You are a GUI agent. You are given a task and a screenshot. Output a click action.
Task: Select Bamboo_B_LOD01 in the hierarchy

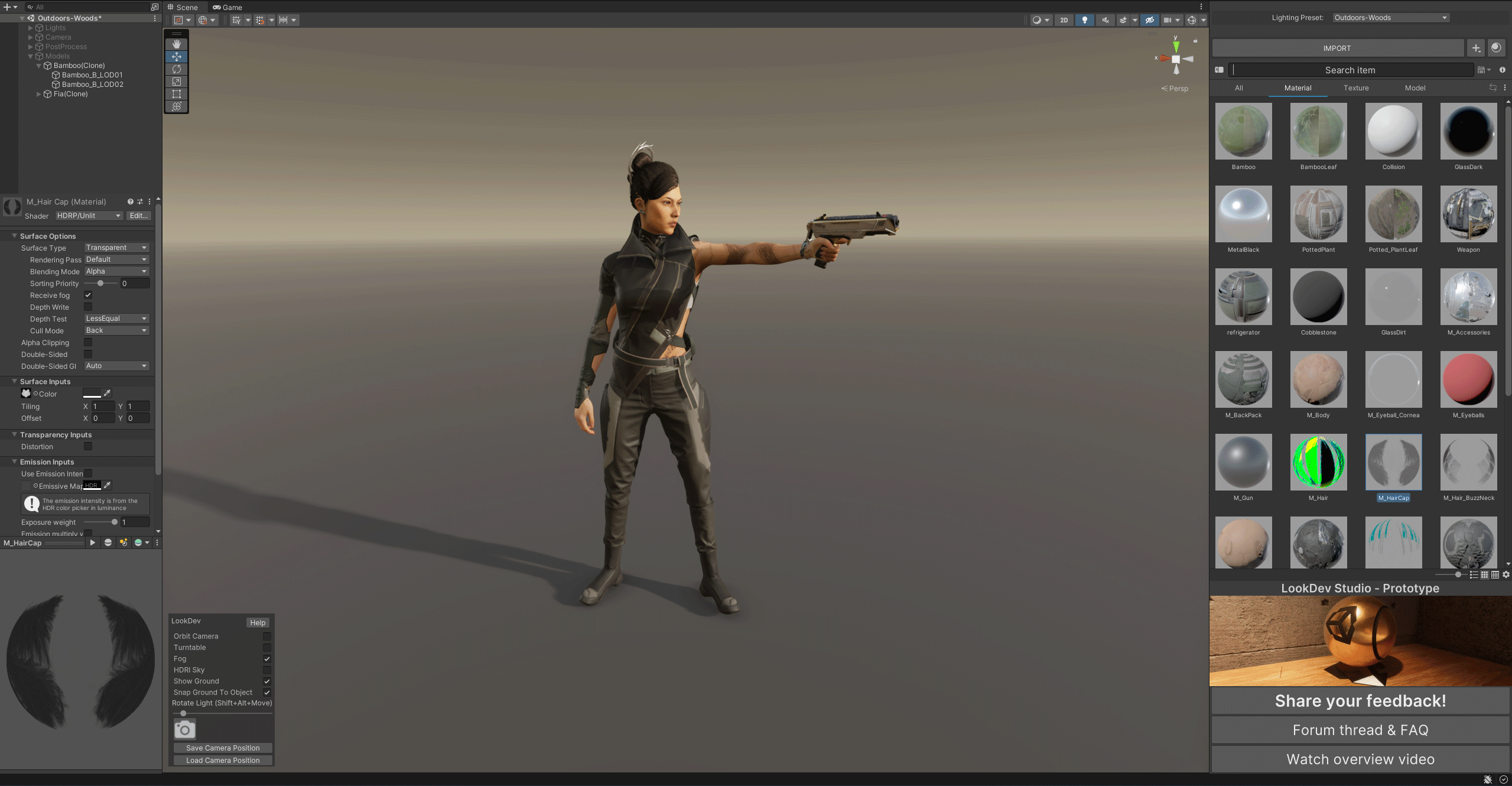(x=92, y=75)
